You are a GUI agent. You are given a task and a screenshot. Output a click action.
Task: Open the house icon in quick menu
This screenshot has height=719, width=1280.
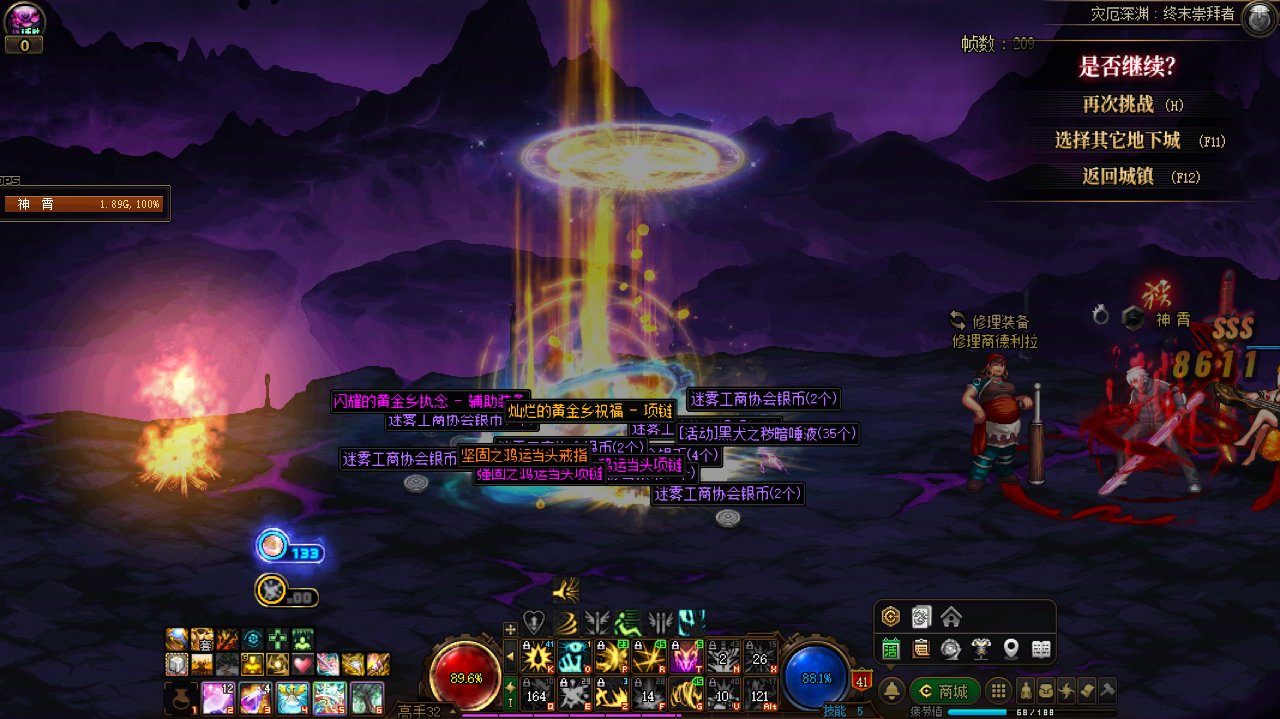pyautogui.click(x=951, y=616)
